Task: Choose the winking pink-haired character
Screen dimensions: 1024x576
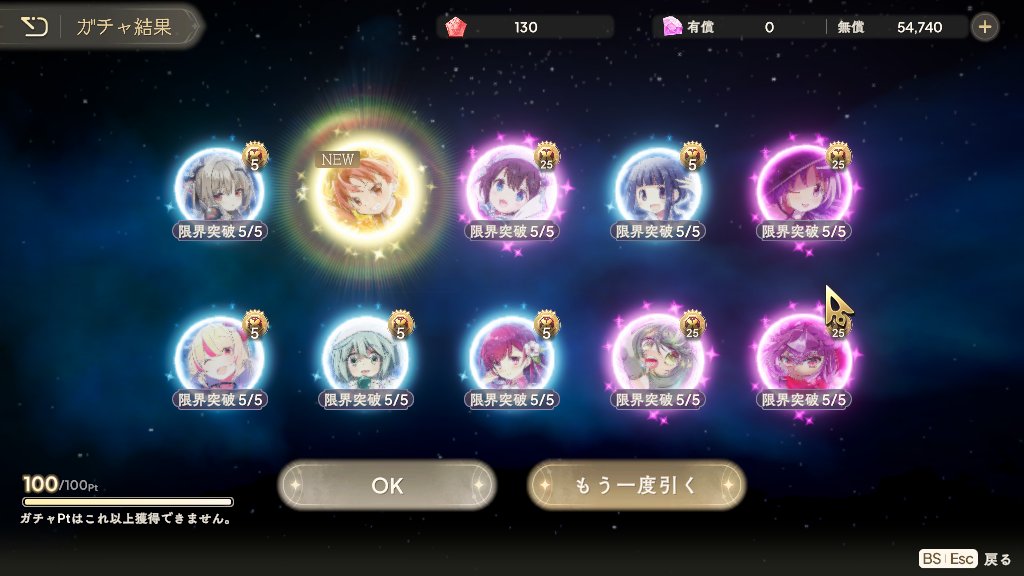Action: point(805,190)
